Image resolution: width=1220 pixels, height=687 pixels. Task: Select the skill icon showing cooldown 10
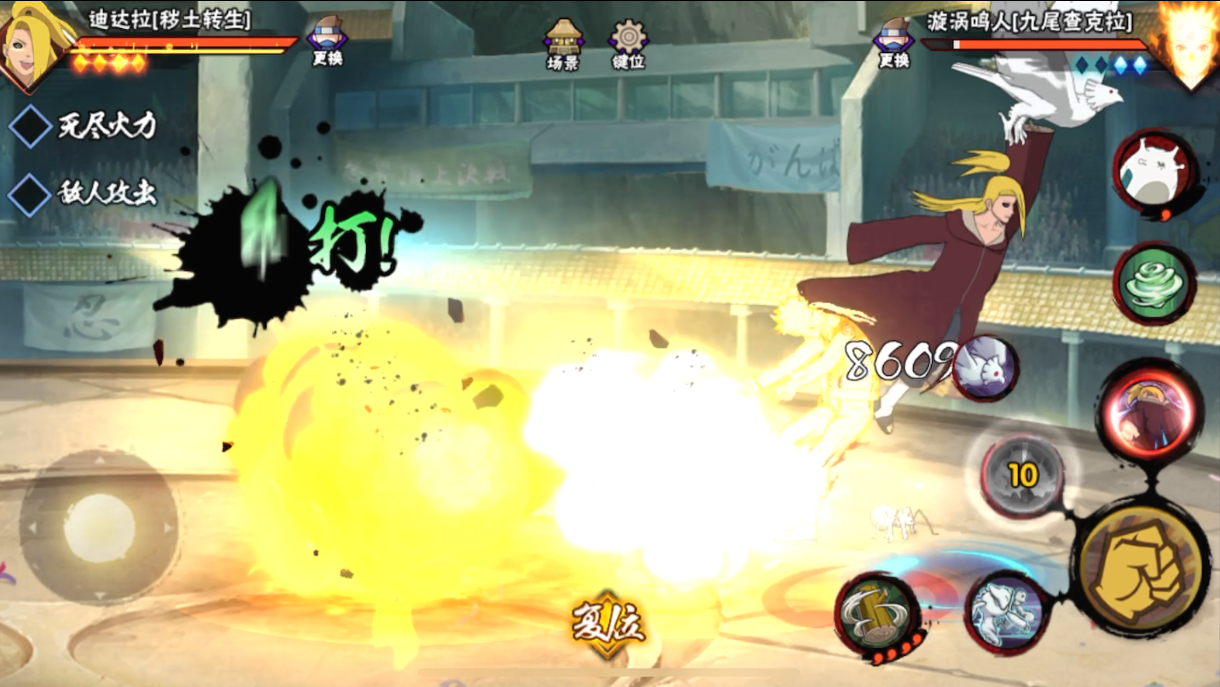coord(1020,476)
